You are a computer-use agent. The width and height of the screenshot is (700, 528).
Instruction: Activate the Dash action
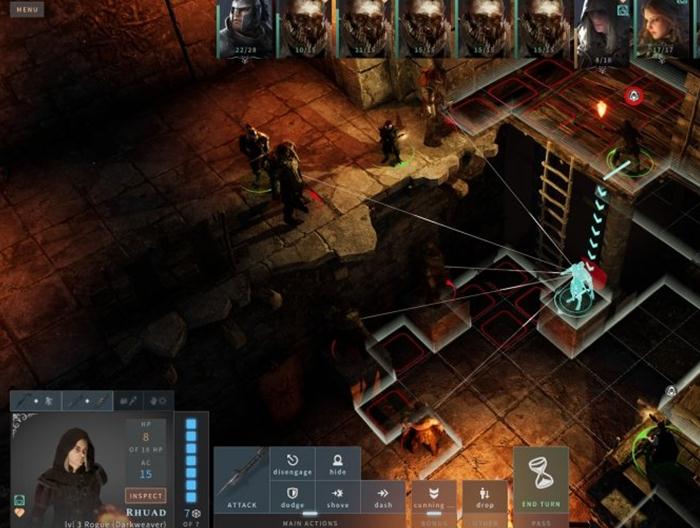pyautogui.click(x=383, y=497)
